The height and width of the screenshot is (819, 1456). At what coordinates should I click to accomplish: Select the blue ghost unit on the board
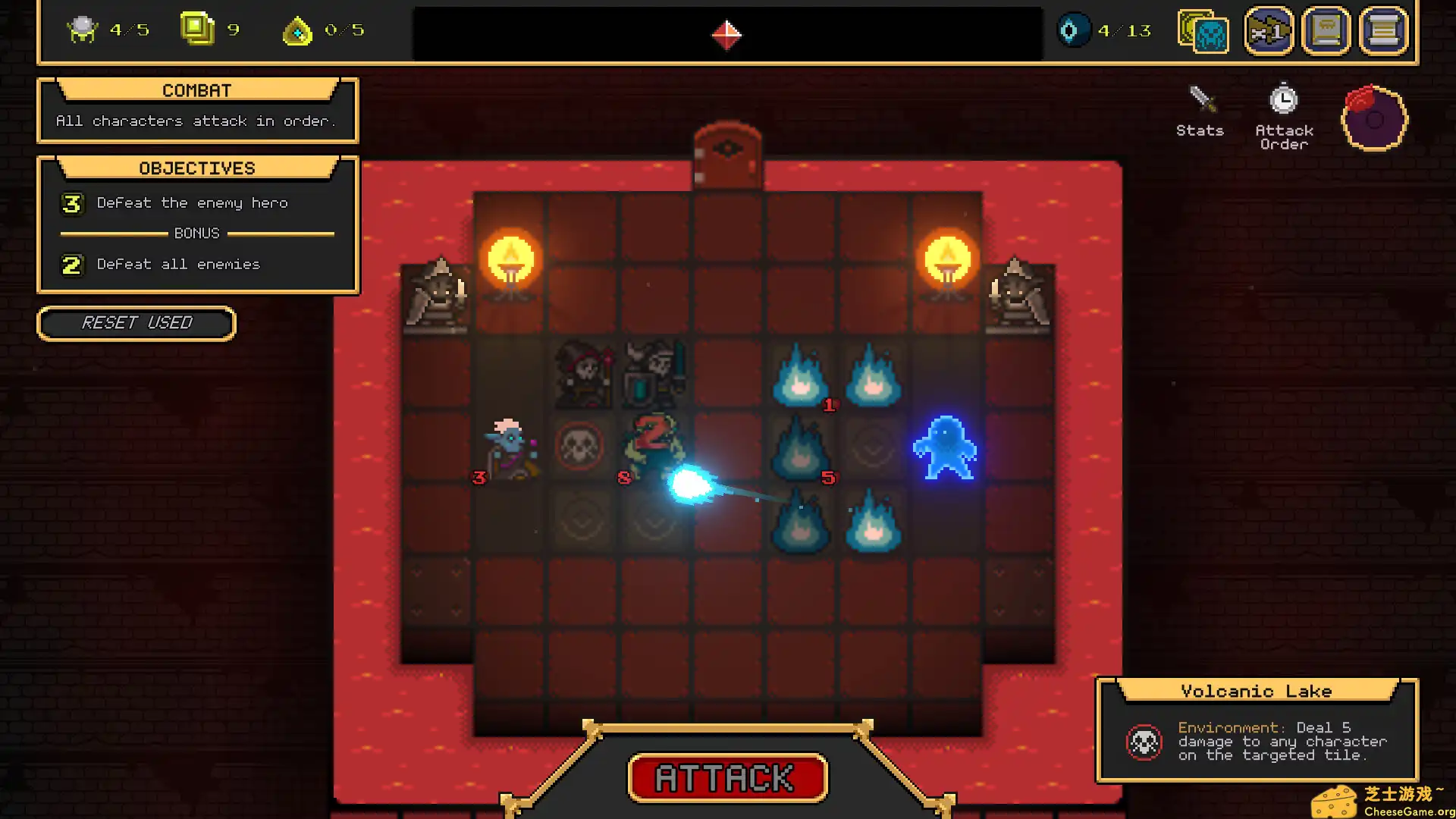[x=945, y=448]
